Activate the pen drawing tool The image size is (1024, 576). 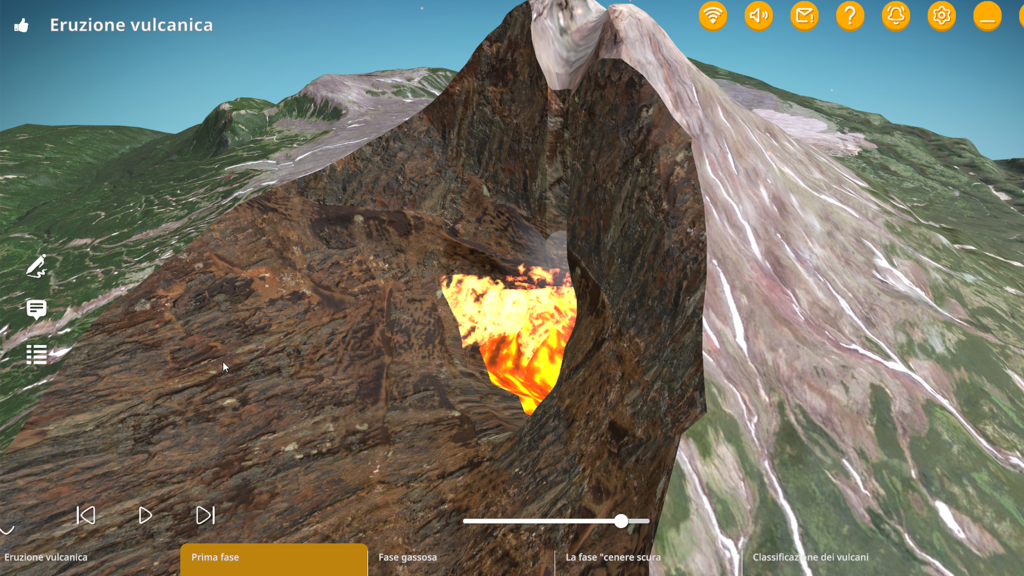point(37,266)
